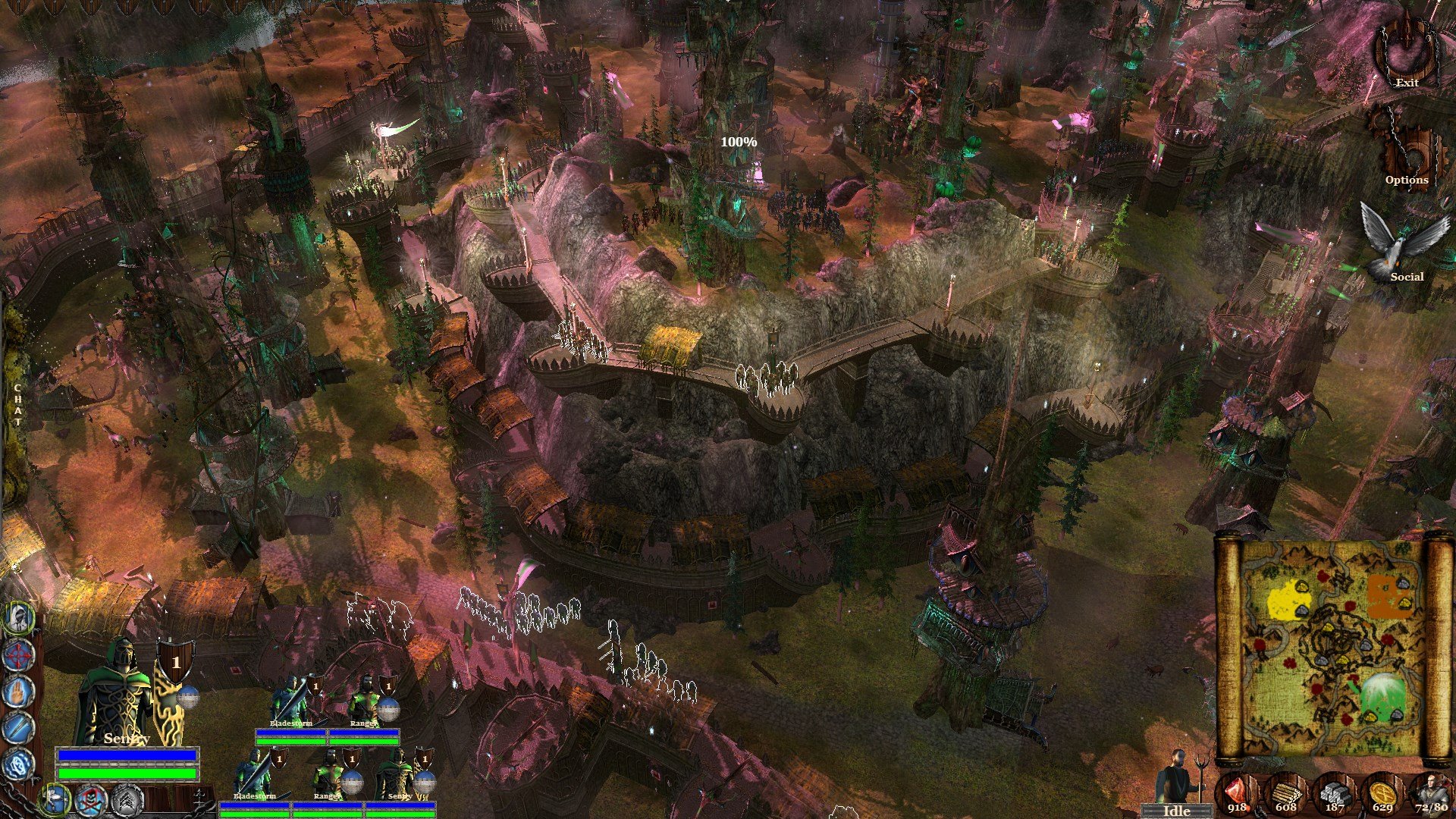Activate the halt/stop hand command

point(18,692)
